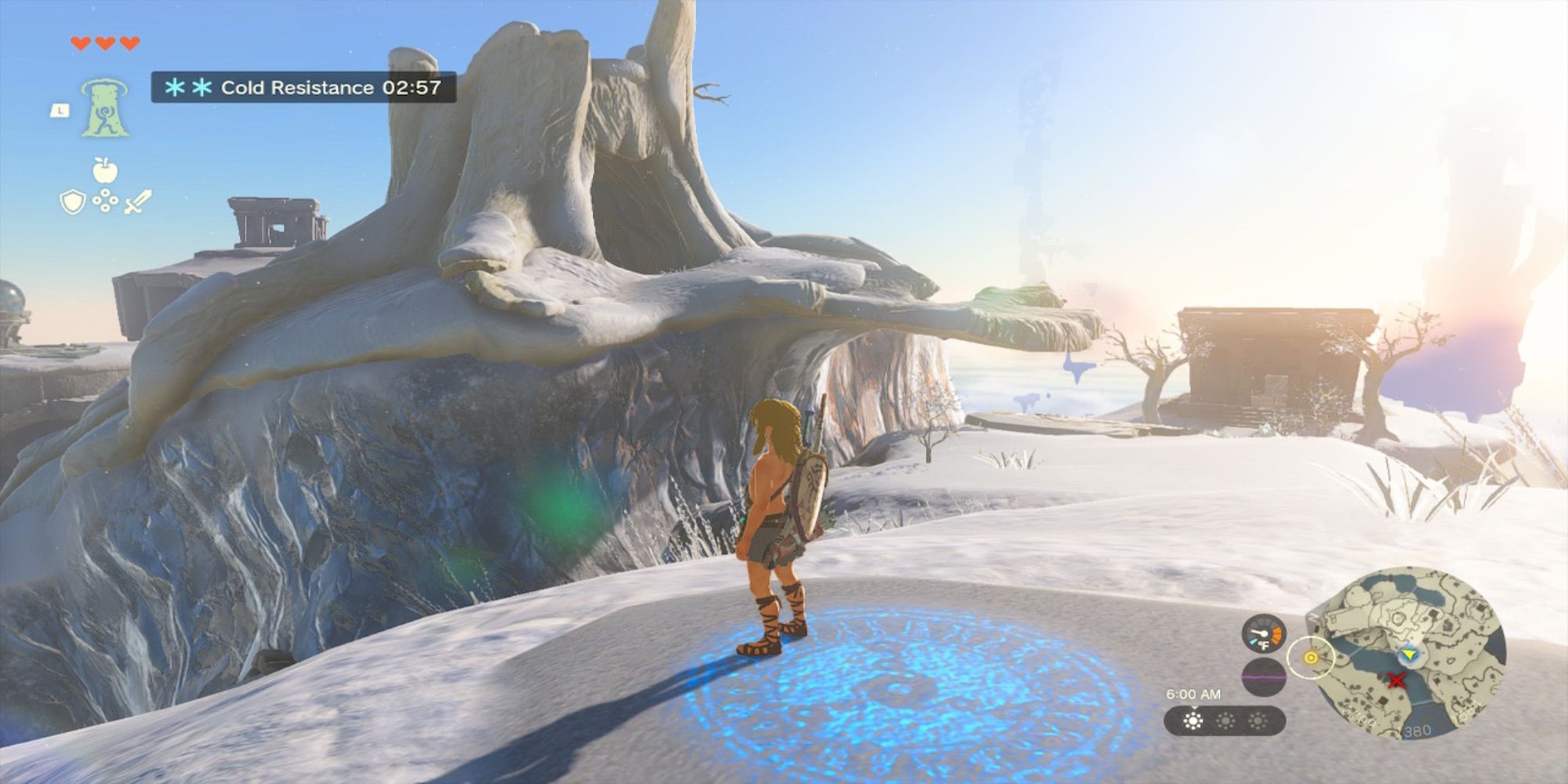
Task: Click the current sunny weather icon in the forecast
Action: pyautogui.click(x=1194, y=720)
